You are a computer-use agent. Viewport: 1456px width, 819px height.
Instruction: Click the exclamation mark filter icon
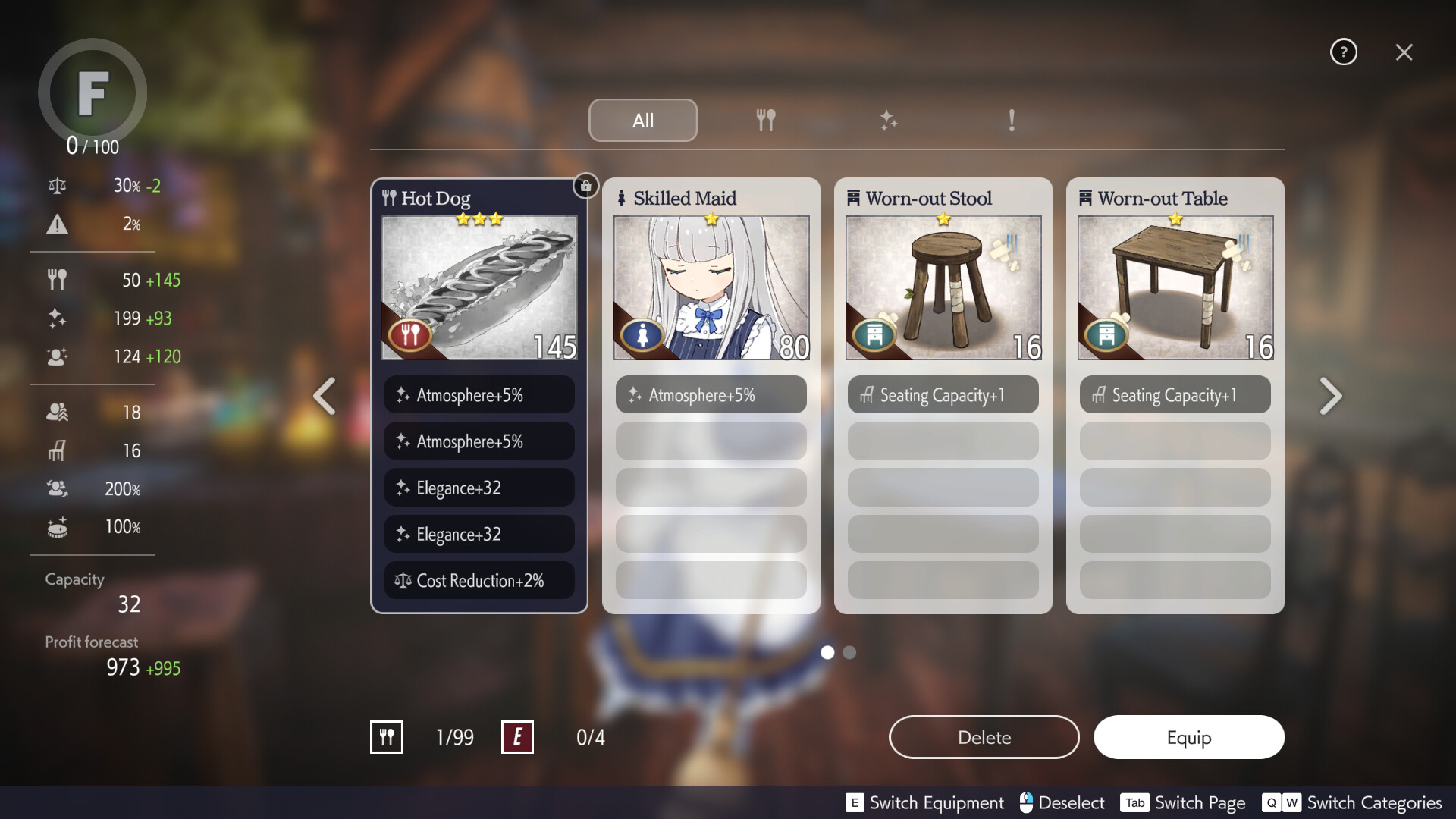click(1012, 120)
